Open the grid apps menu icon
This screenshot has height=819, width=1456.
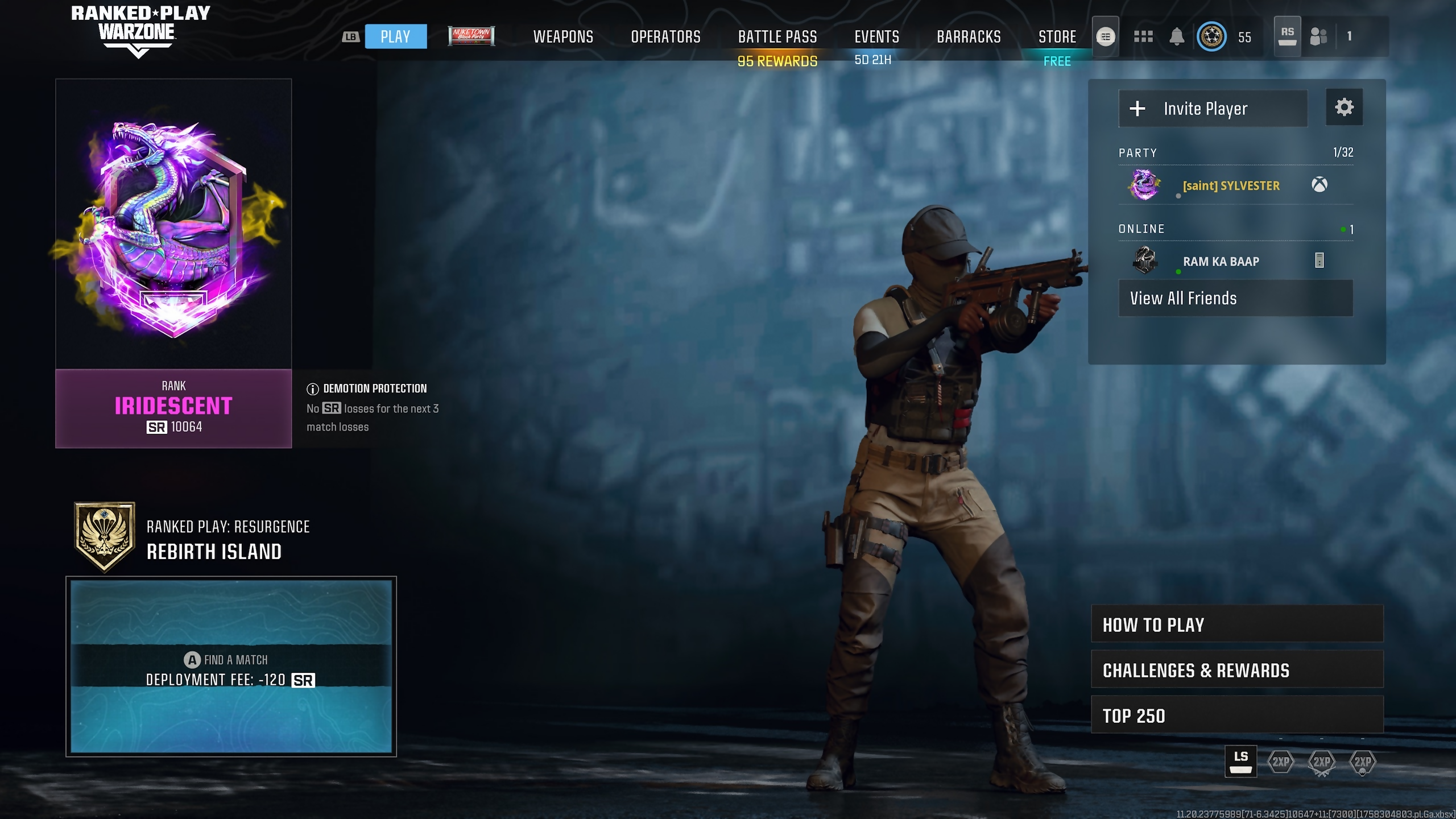click(1143, 37)
